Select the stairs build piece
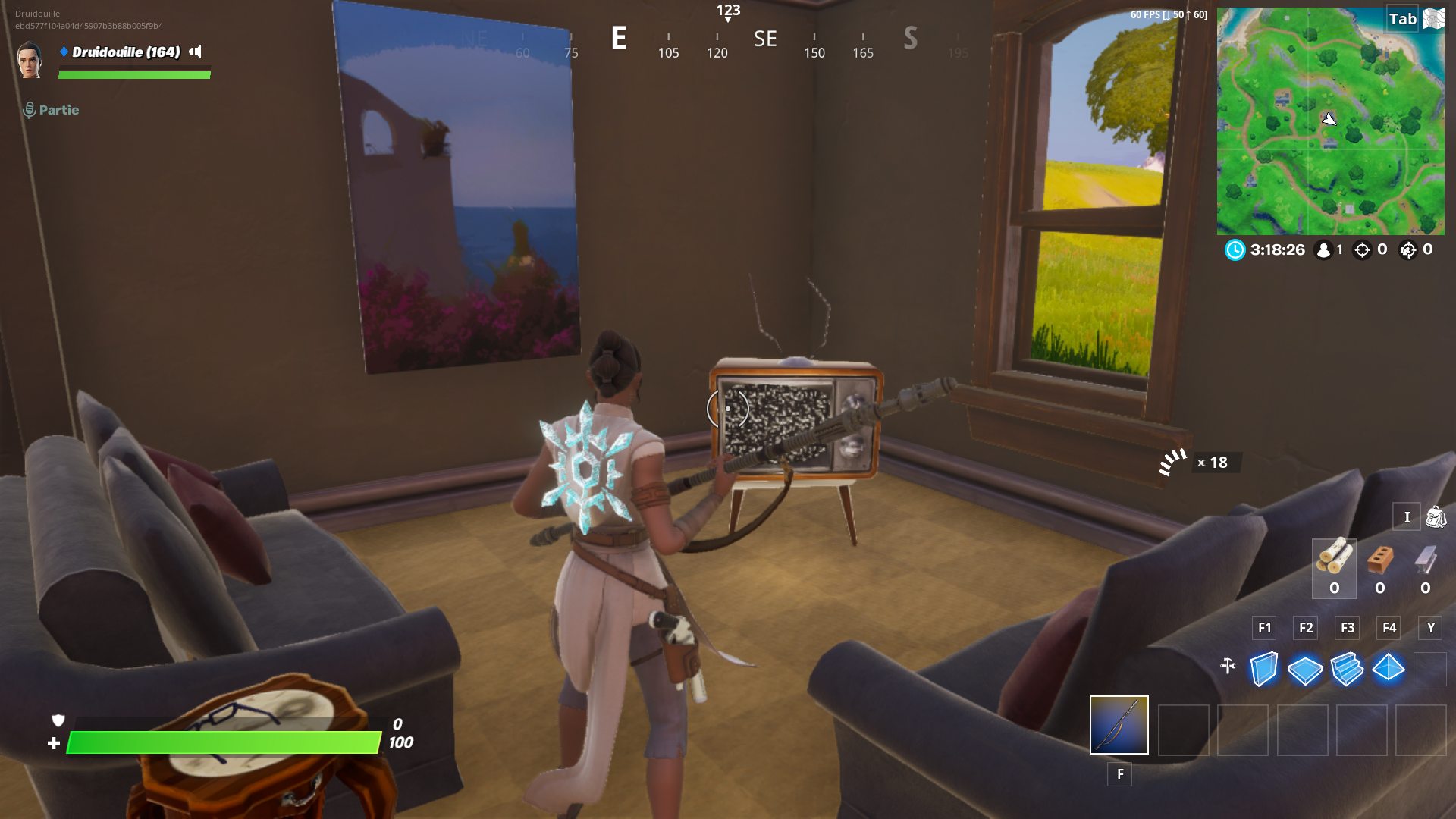This screenshot has height=819, width=1456. [1348, 669]
